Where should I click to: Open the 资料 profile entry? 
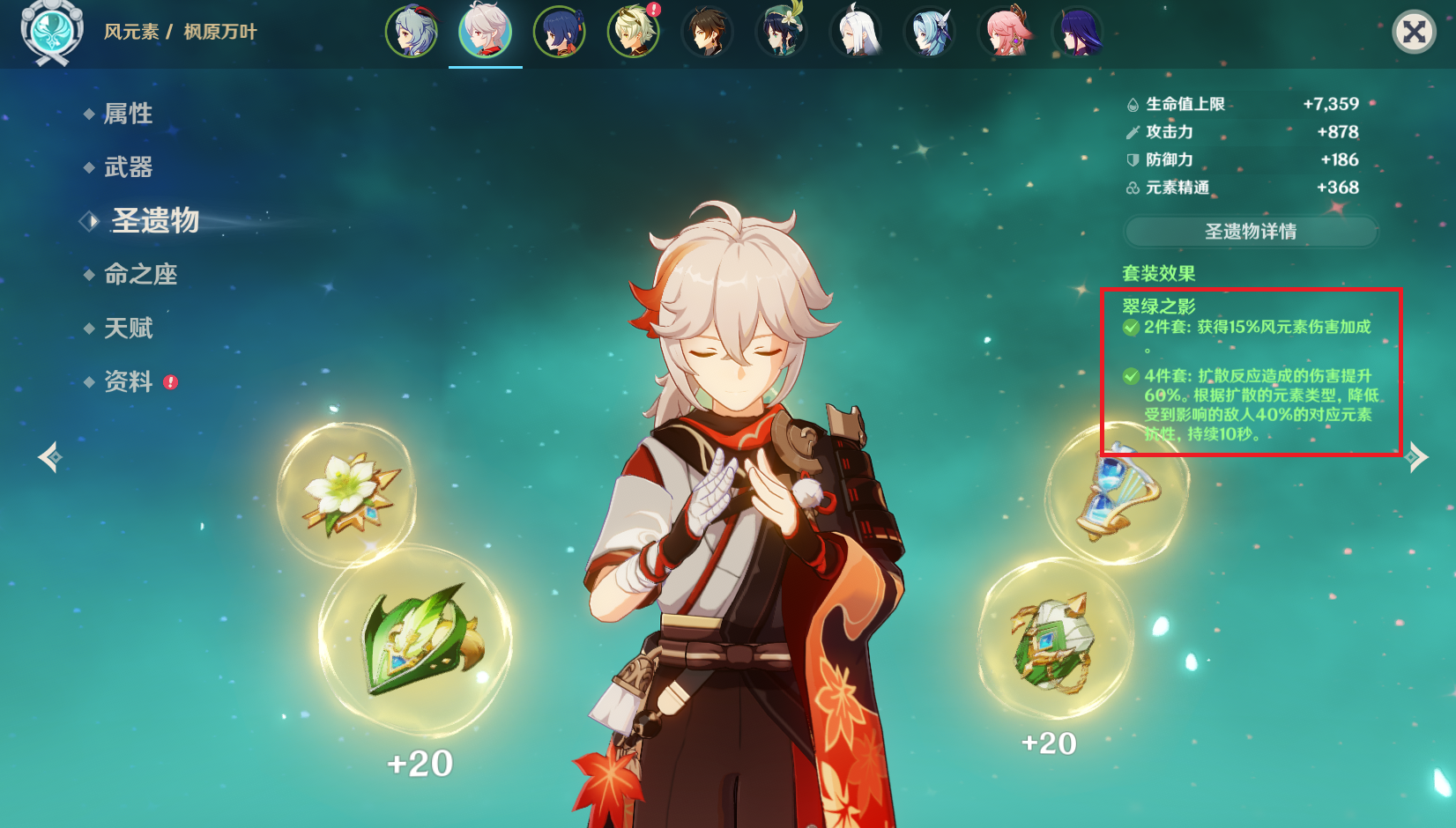pos(128,381)
